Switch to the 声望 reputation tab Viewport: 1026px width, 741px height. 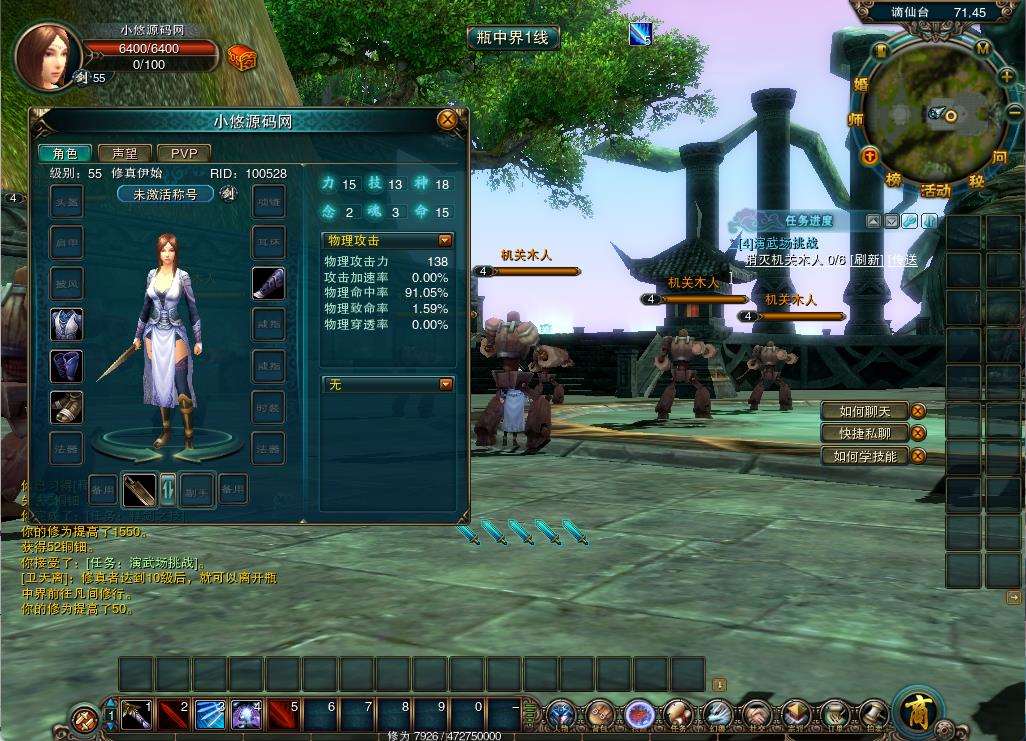tap(125, 153)
